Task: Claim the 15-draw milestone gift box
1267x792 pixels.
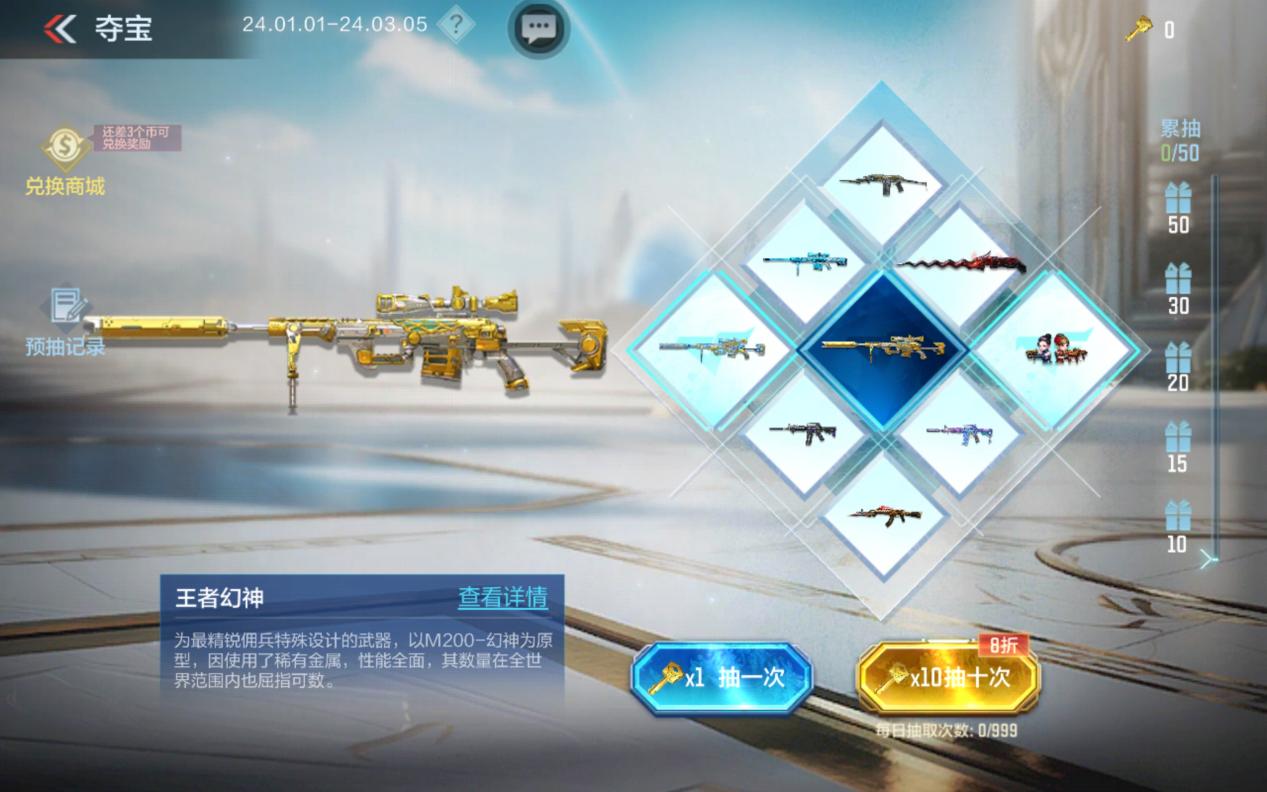Action: coord(1178,437)
